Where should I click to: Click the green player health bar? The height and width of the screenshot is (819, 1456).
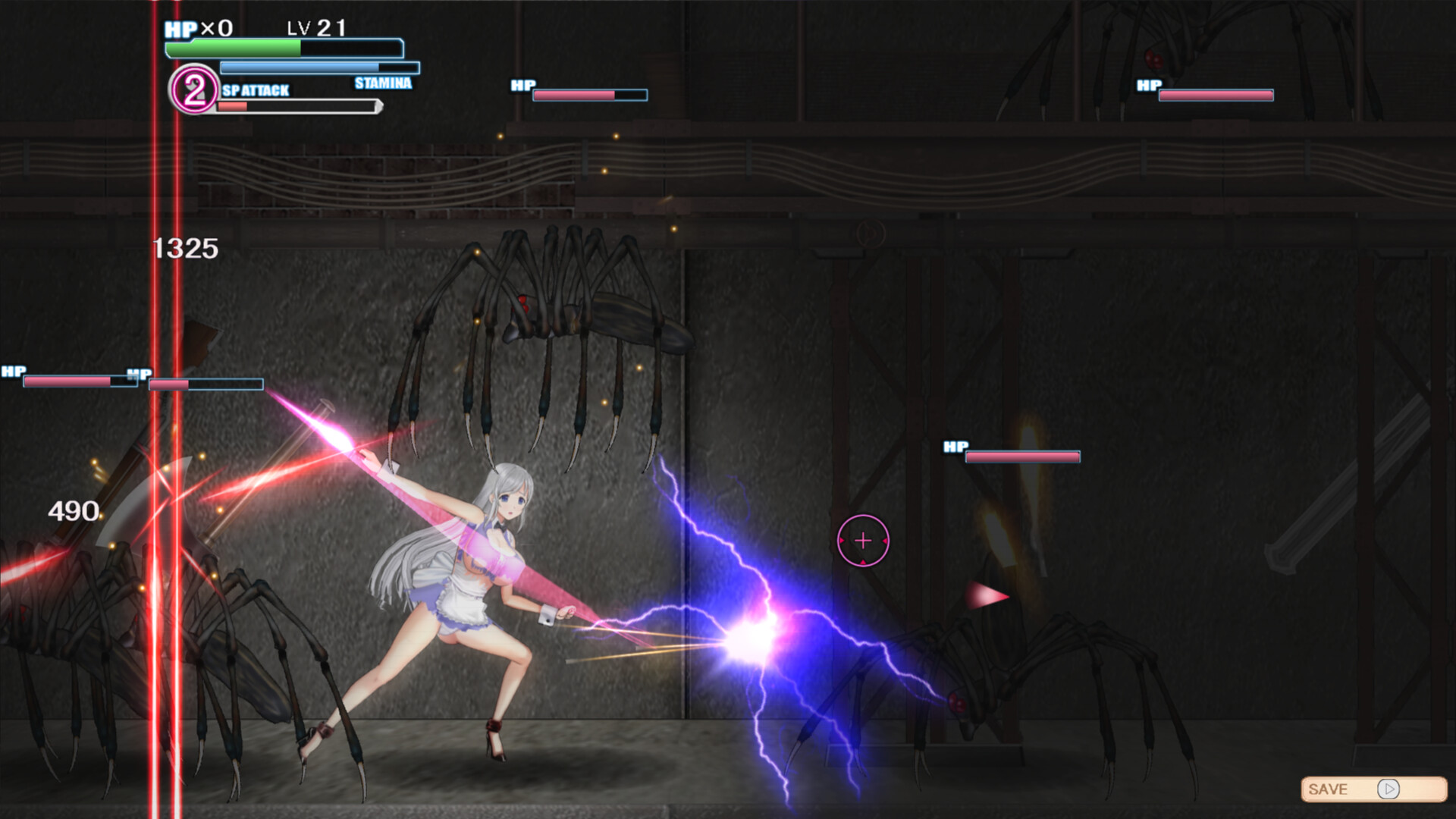pyautogui.click(x=231, y=49)
